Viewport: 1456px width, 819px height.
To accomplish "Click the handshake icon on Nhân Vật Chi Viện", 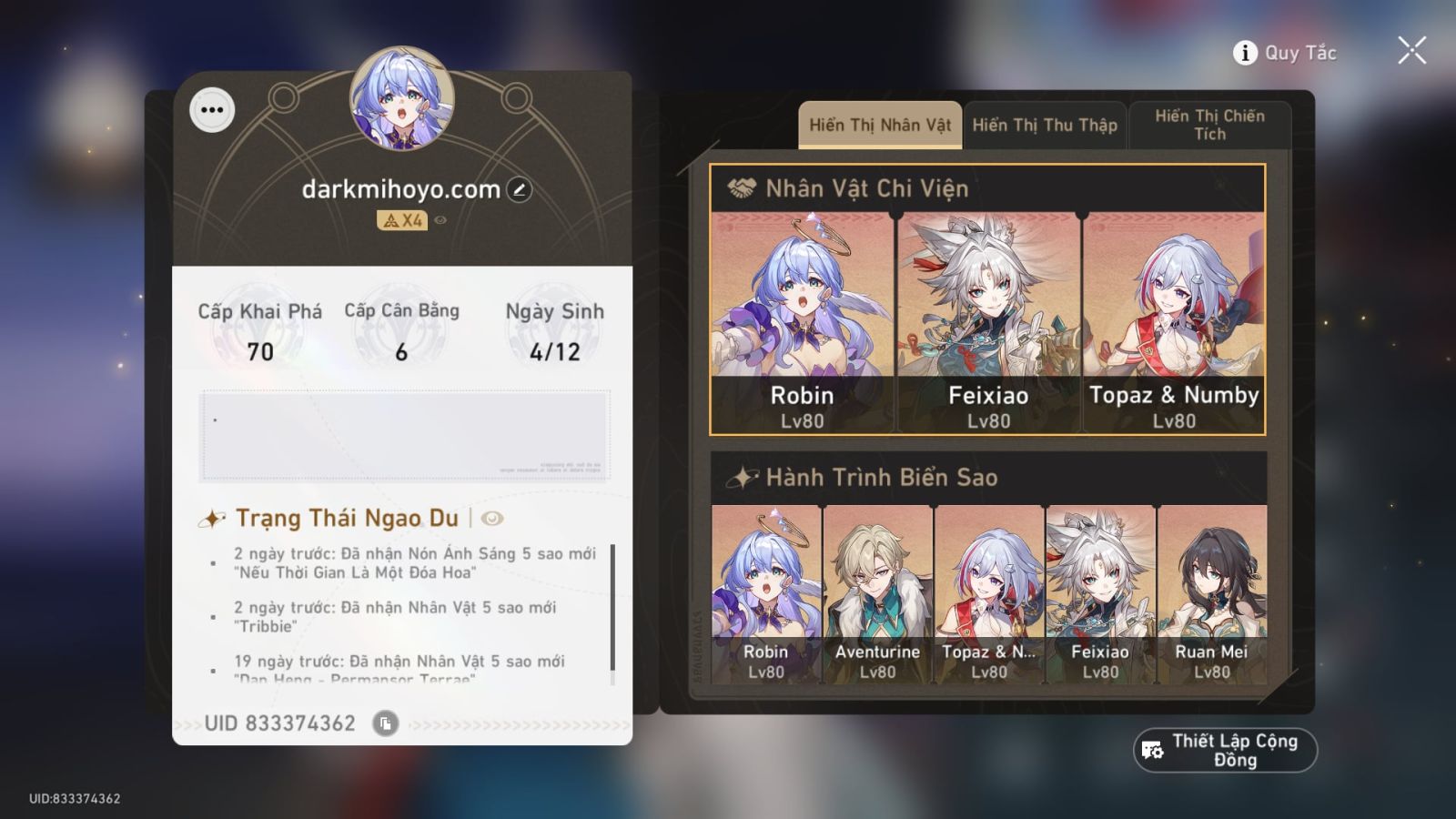I will pos(744,188).
